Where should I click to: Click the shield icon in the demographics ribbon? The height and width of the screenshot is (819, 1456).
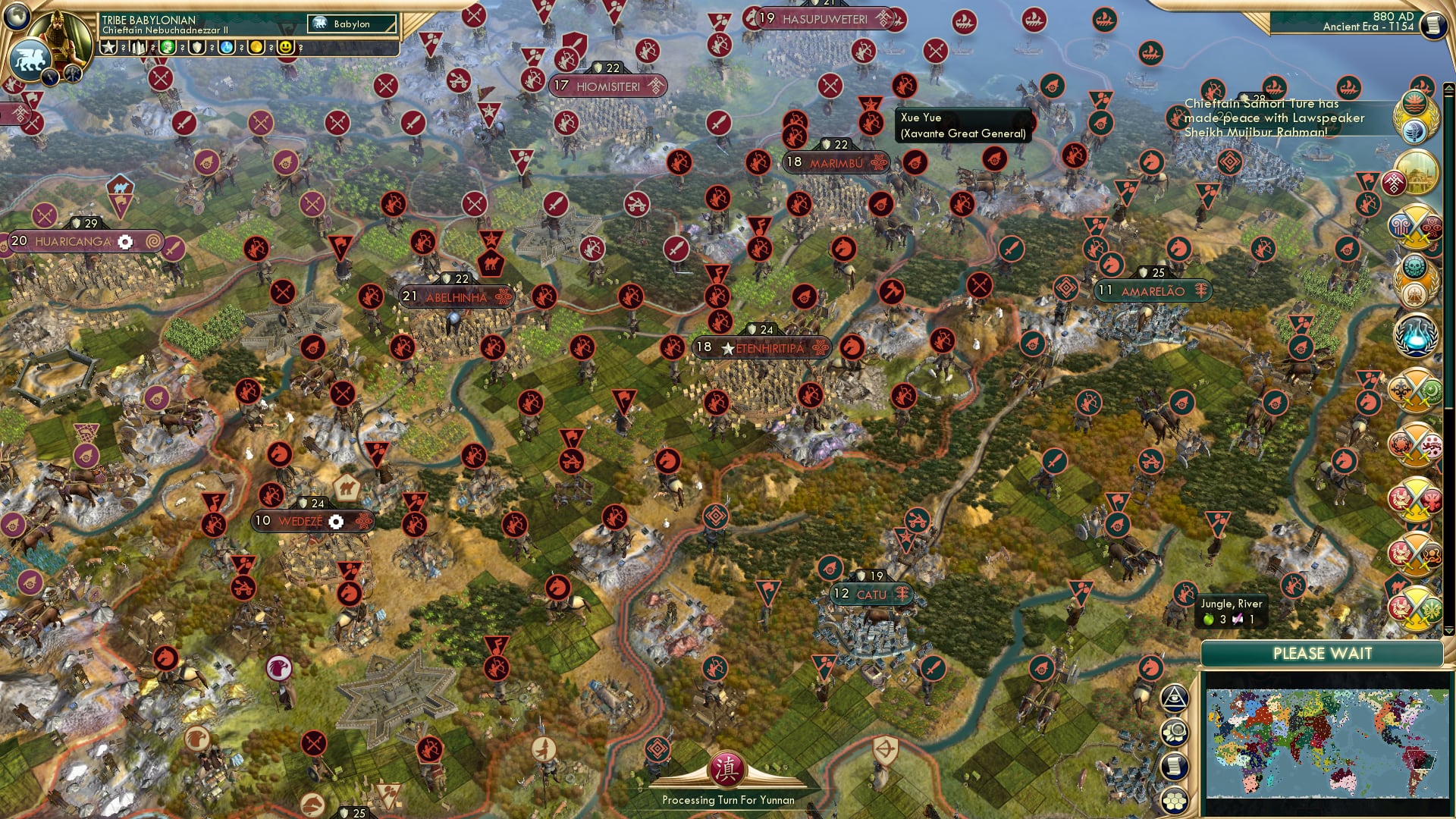[196, 47]
